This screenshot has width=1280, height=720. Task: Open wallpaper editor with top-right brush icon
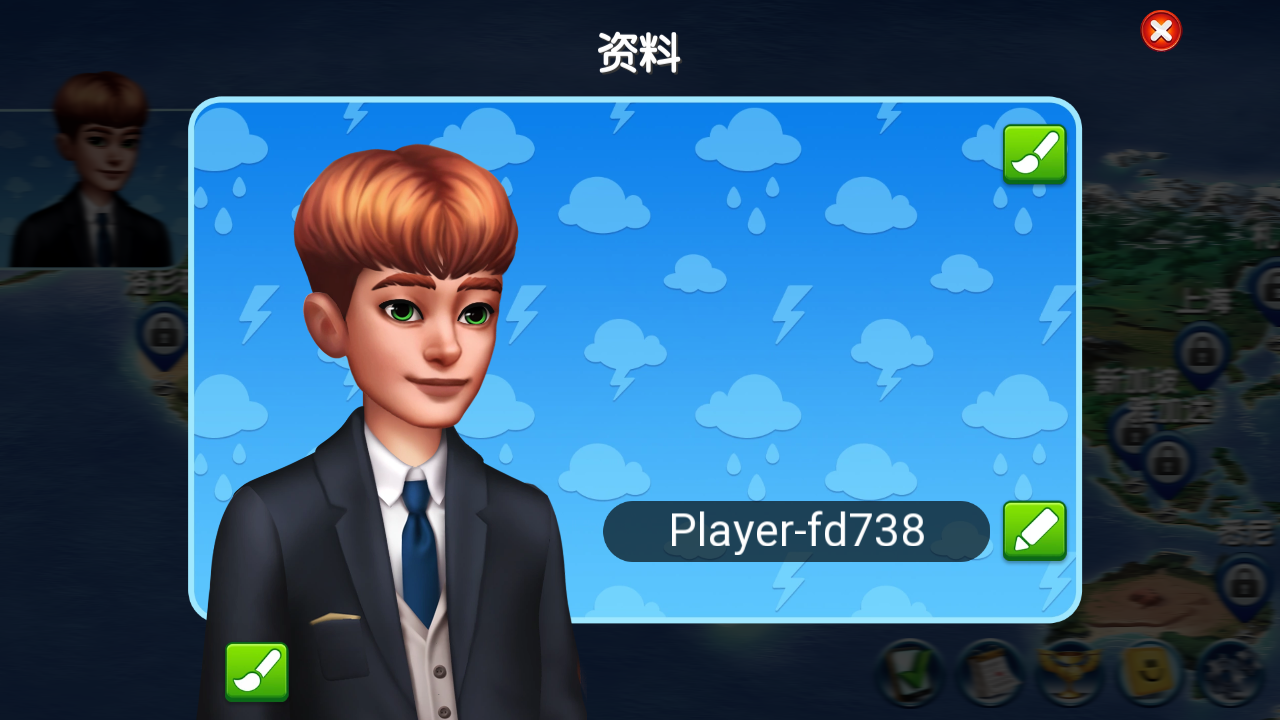click(1035, 154)
